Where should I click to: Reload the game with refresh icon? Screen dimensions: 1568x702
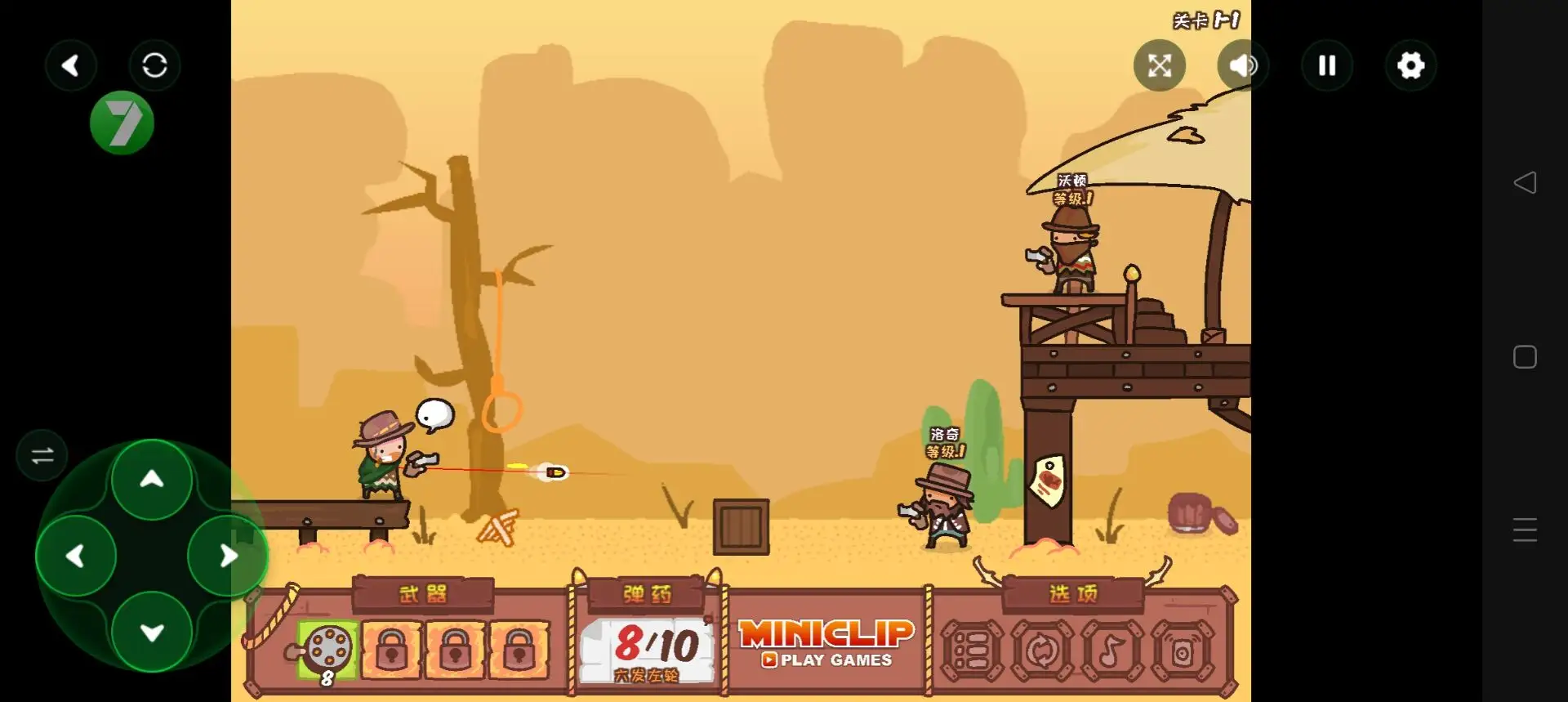point(154,65)
